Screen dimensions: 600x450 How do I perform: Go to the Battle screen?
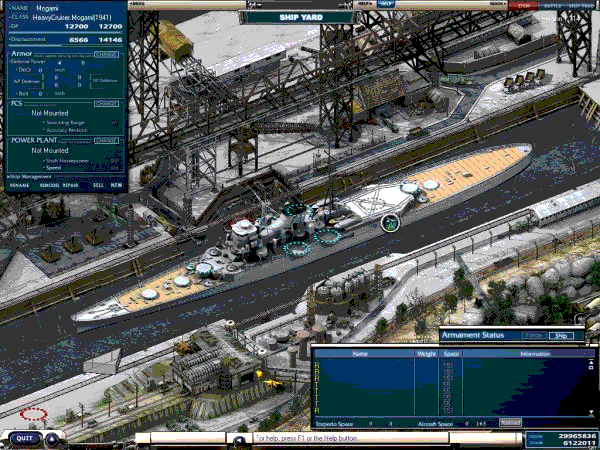pyautogui.click(x=551, y=5)
